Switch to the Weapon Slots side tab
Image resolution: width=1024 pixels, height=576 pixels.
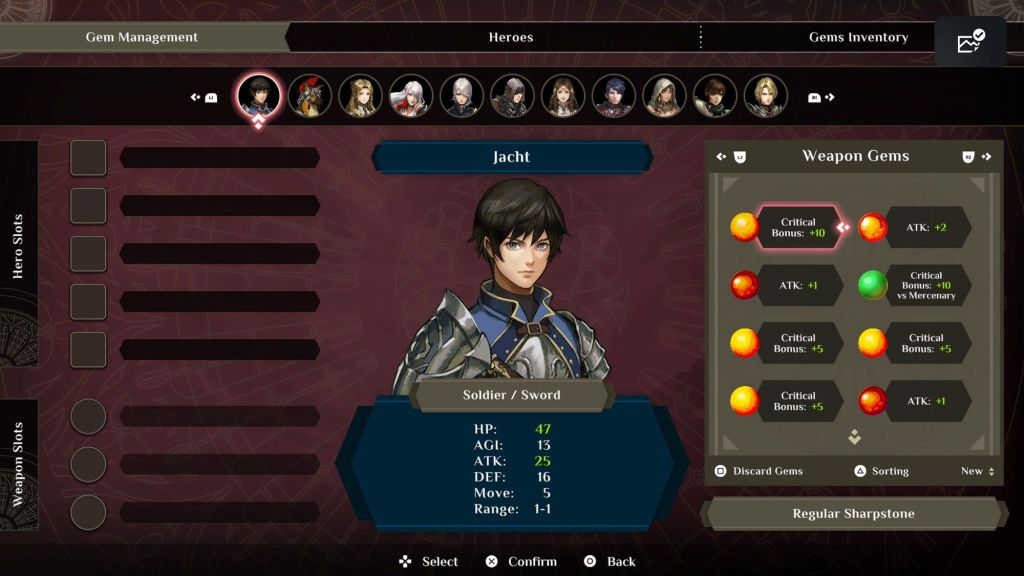pos(18,464)
